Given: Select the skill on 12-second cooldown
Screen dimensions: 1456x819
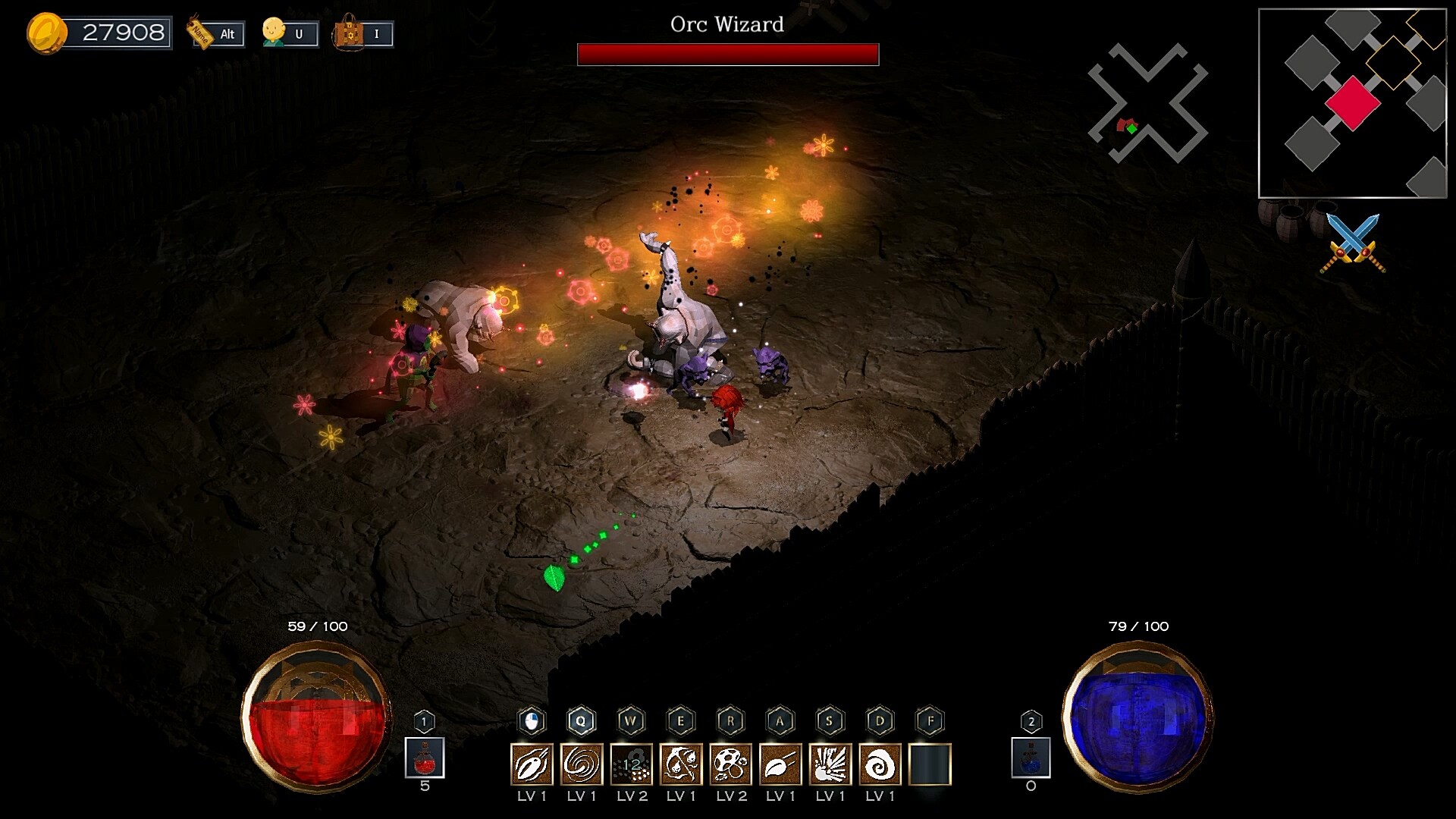Looking at the screenshot, I should click(x=632, y=764).
